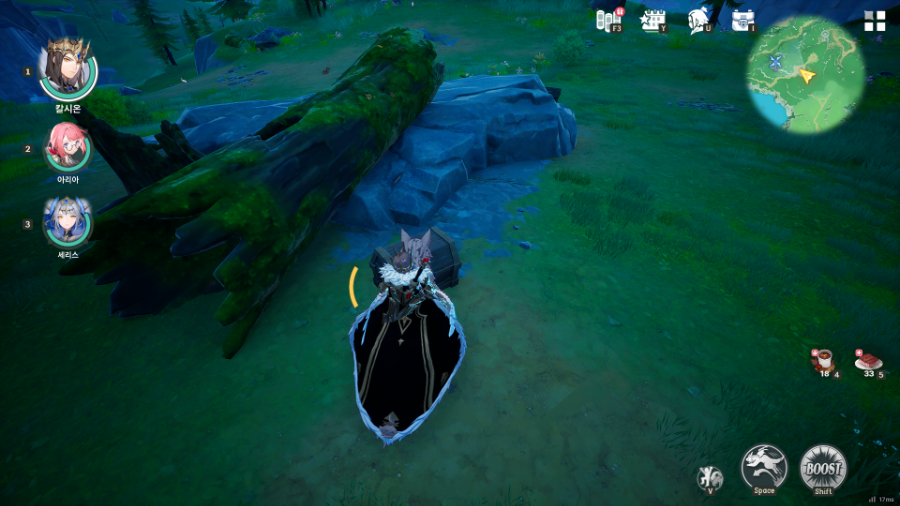
Task: Activate the BOOST ability button
Action: coord(823,466)
